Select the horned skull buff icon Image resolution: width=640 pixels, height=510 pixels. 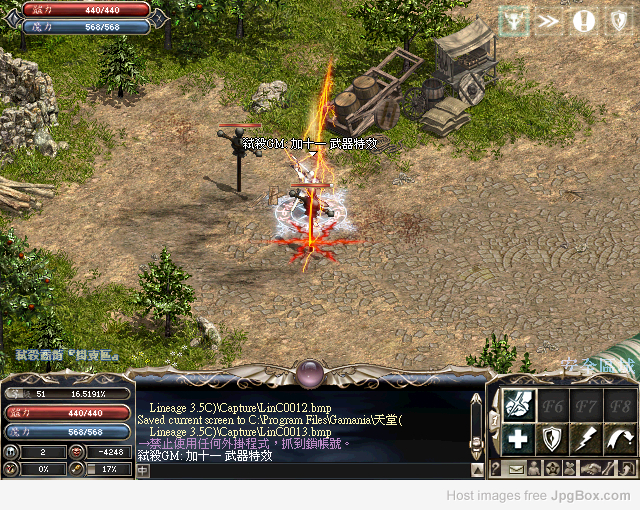click(515, 21)
